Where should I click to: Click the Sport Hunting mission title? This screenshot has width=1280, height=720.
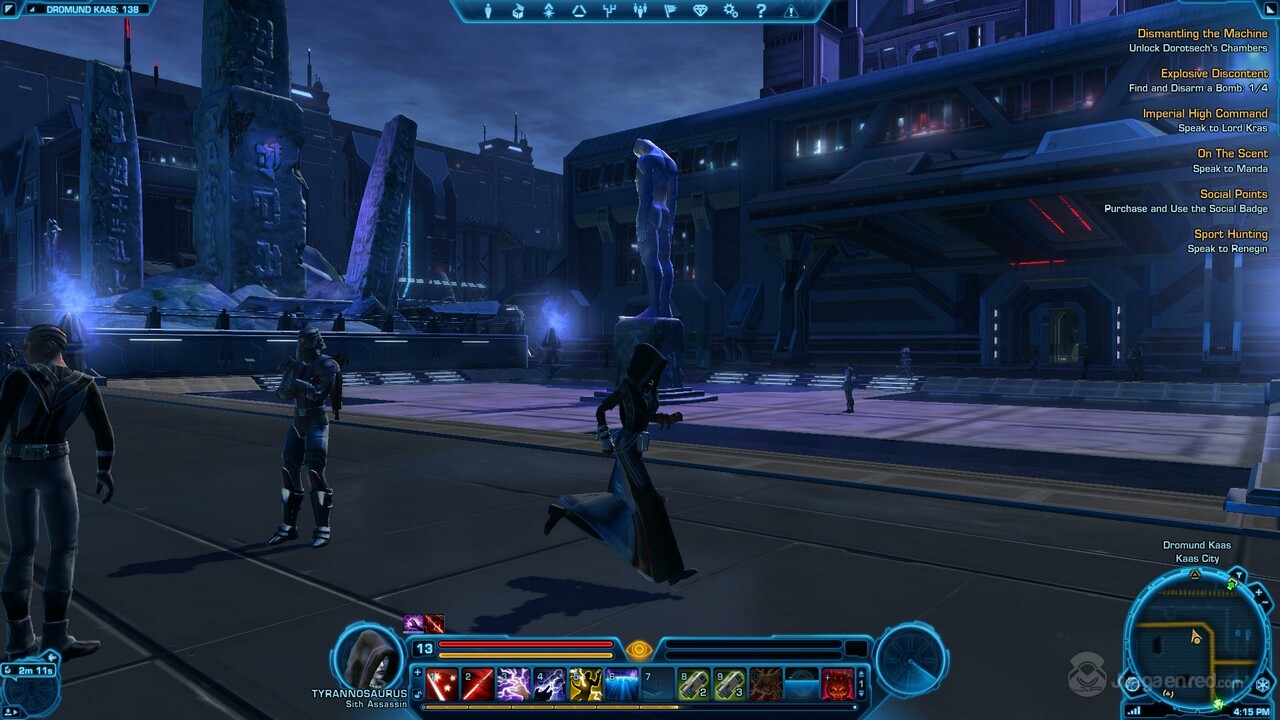1230,233
